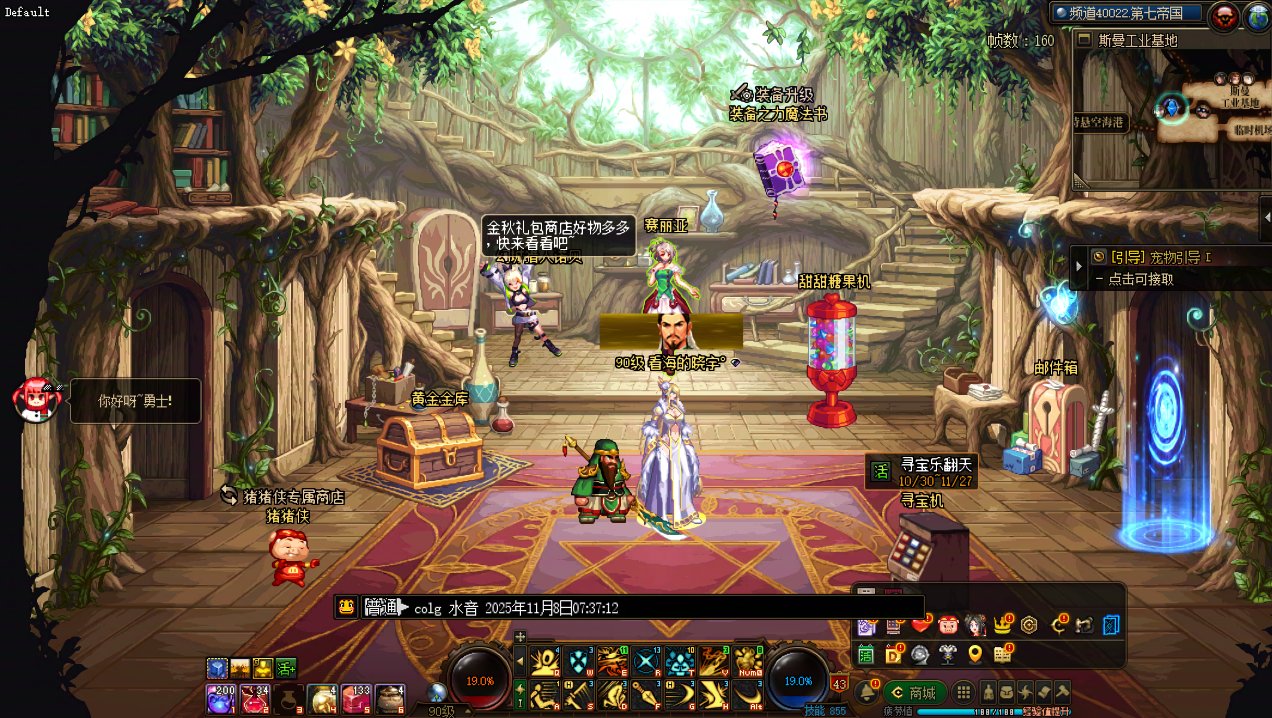Viewport: 1272px width, 718px height.
Task: Click the red pig face icon
Action: pyautogui.click(x=948, y=625)
